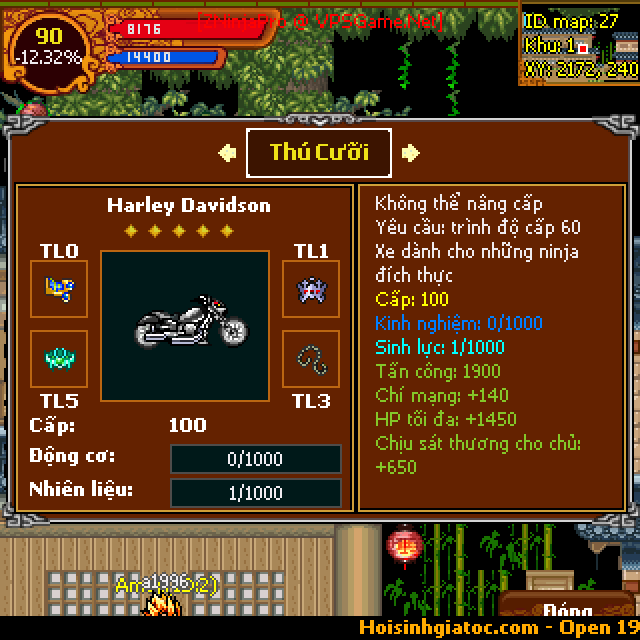Select the TL3 equipment slot item

pos(310,359)
